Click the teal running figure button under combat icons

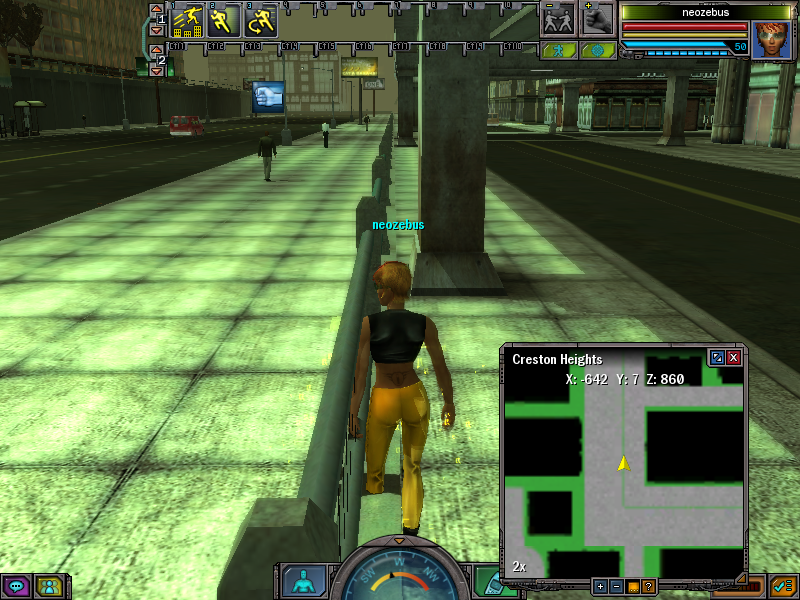coord(557,49)
